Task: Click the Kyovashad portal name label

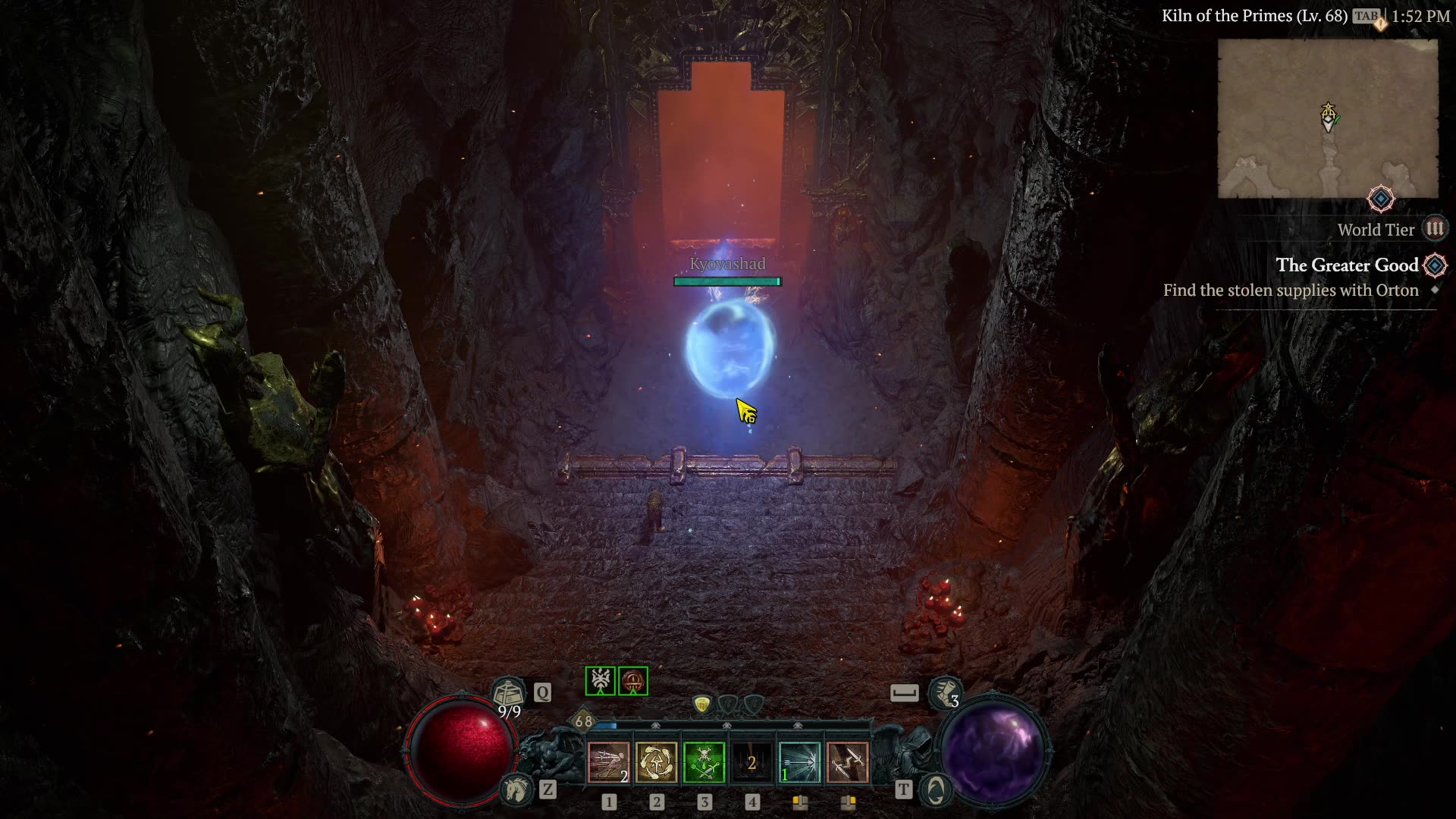Action: coord(727,265)
